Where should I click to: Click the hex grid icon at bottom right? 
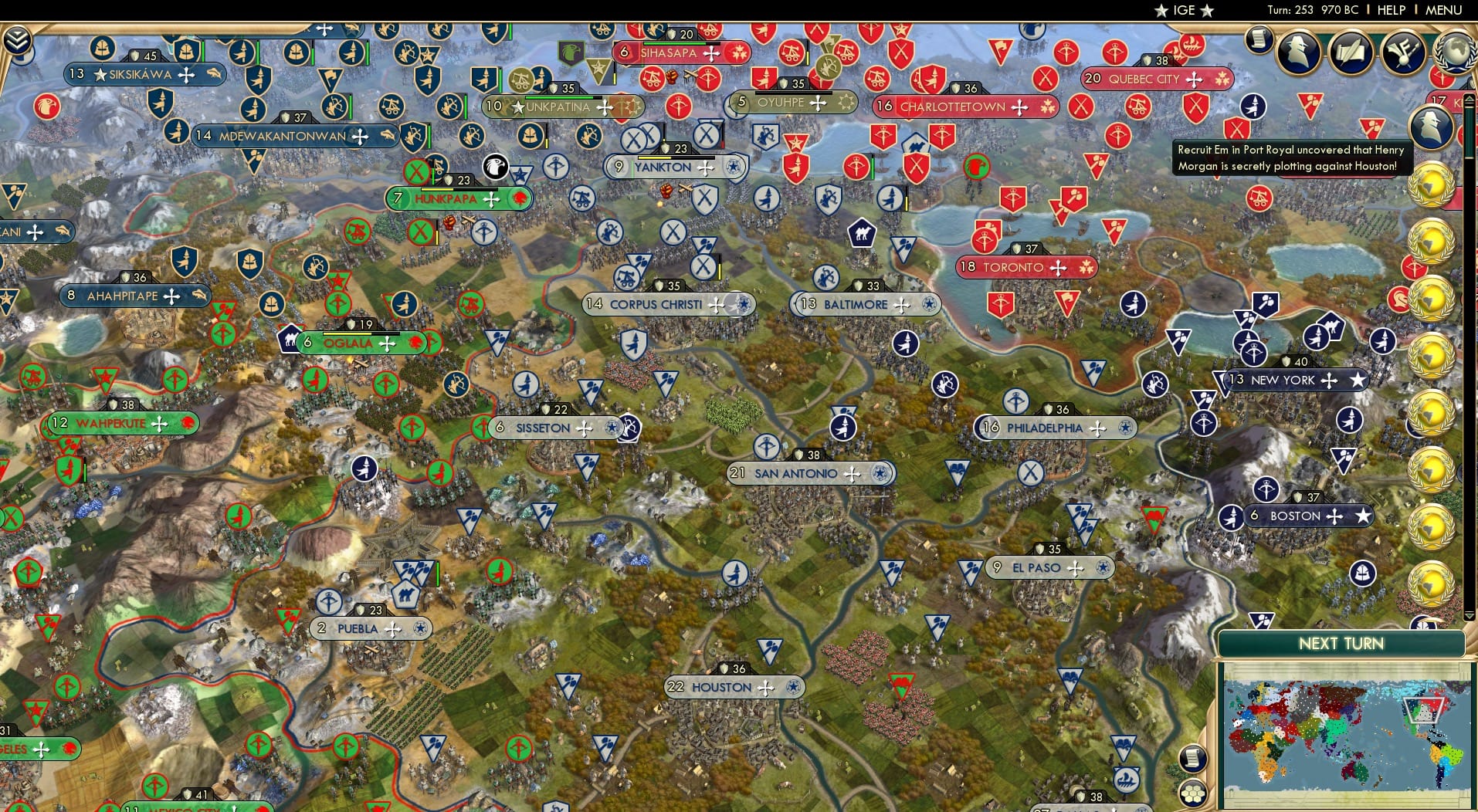click(1193, 793)
